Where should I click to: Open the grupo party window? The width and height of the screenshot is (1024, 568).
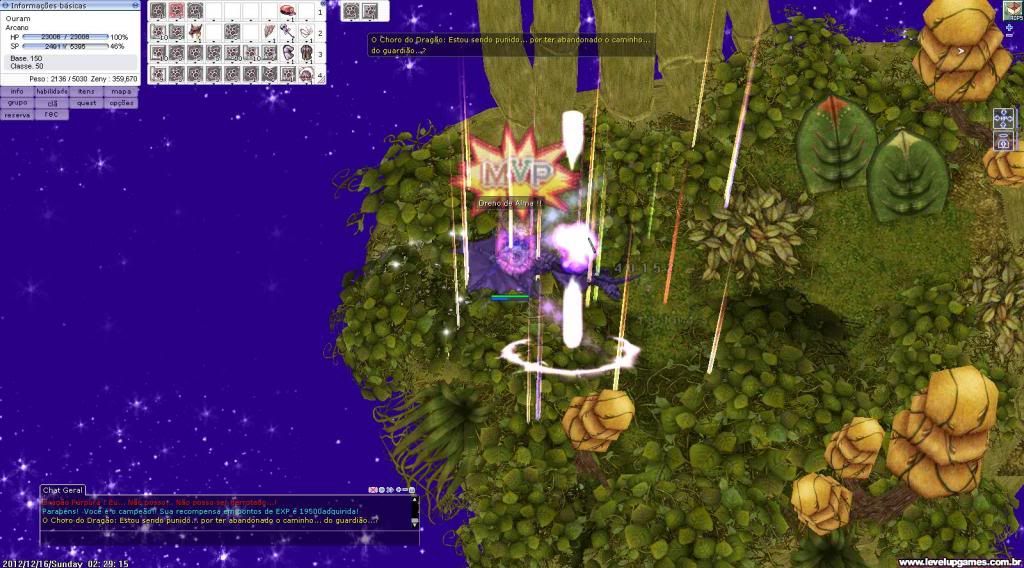tap(17, 103)
